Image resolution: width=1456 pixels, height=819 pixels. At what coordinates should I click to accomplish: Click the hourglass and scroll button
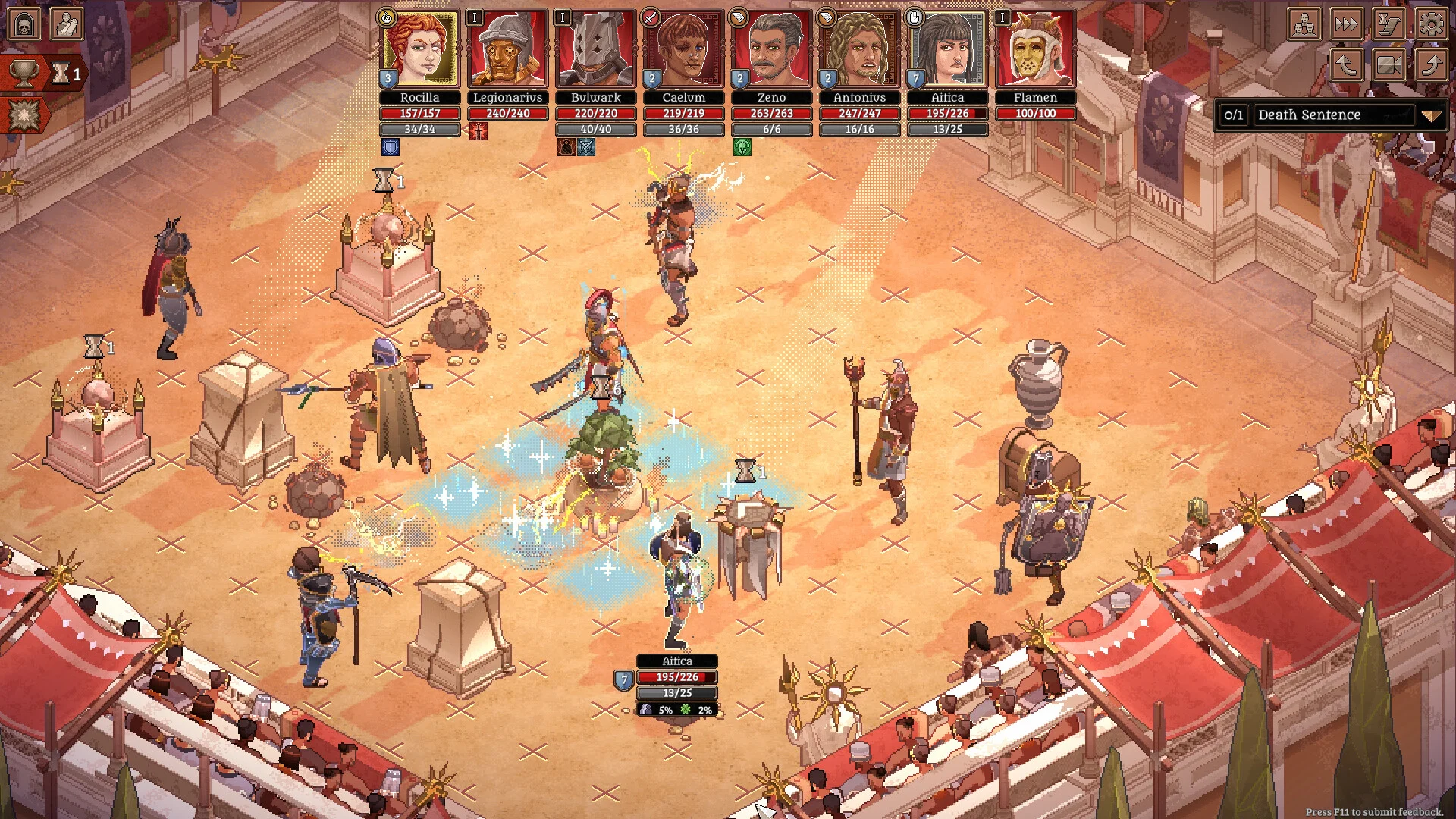tap(1389, 24)
